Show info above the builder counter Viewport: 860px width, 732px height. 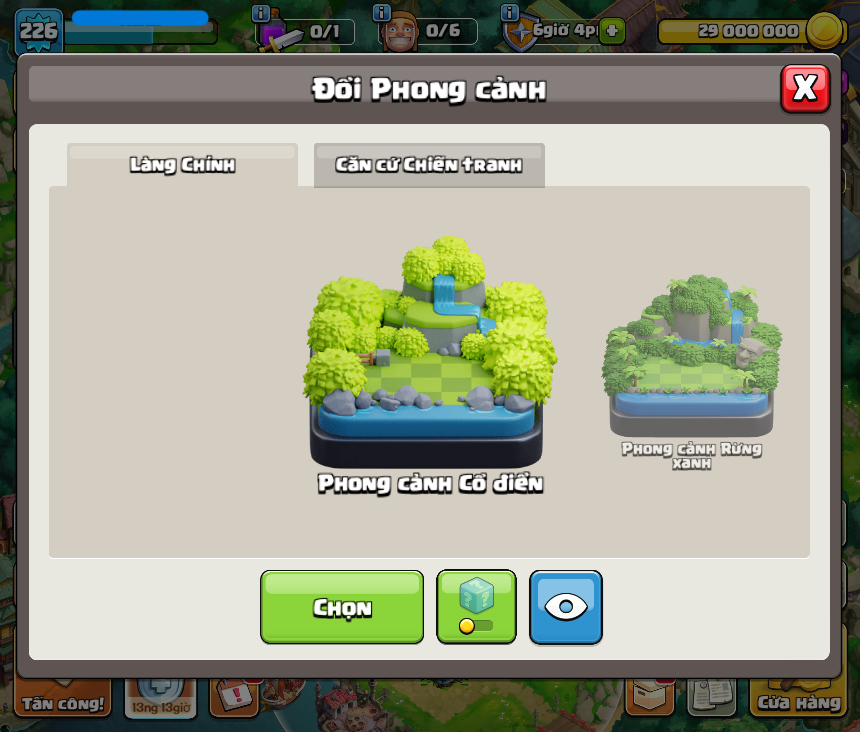click(381, 13)
